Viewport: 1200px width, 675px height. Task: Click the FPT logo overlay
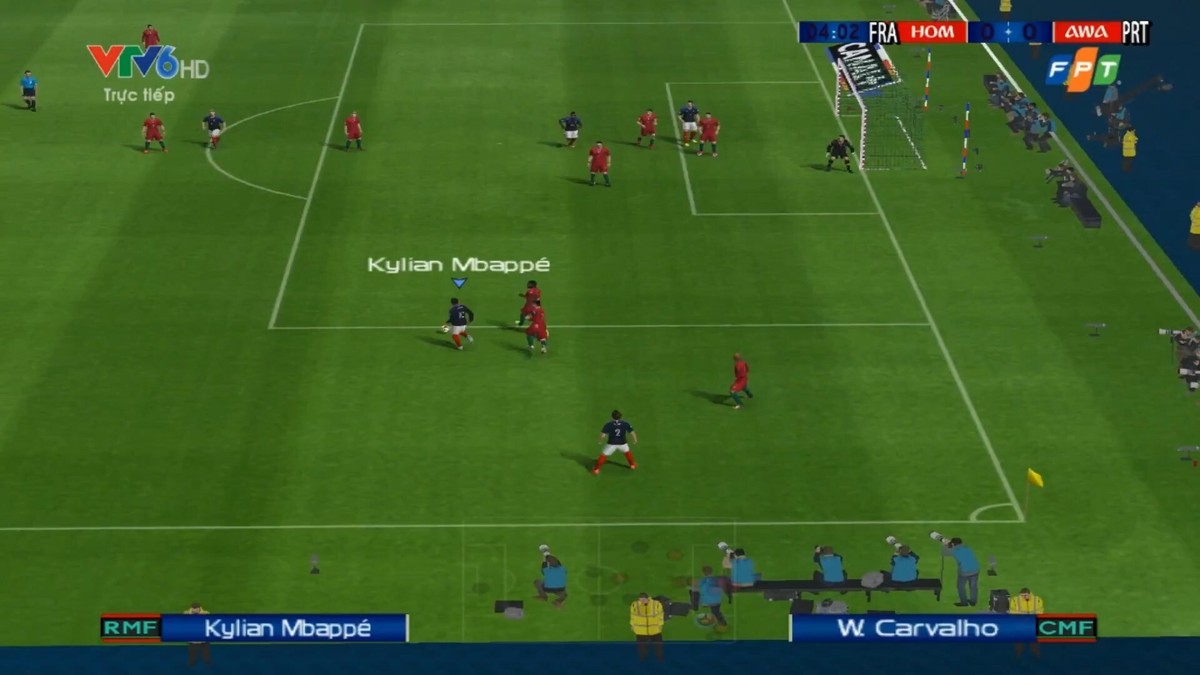pyautogui.click(x=1083, y=70)
